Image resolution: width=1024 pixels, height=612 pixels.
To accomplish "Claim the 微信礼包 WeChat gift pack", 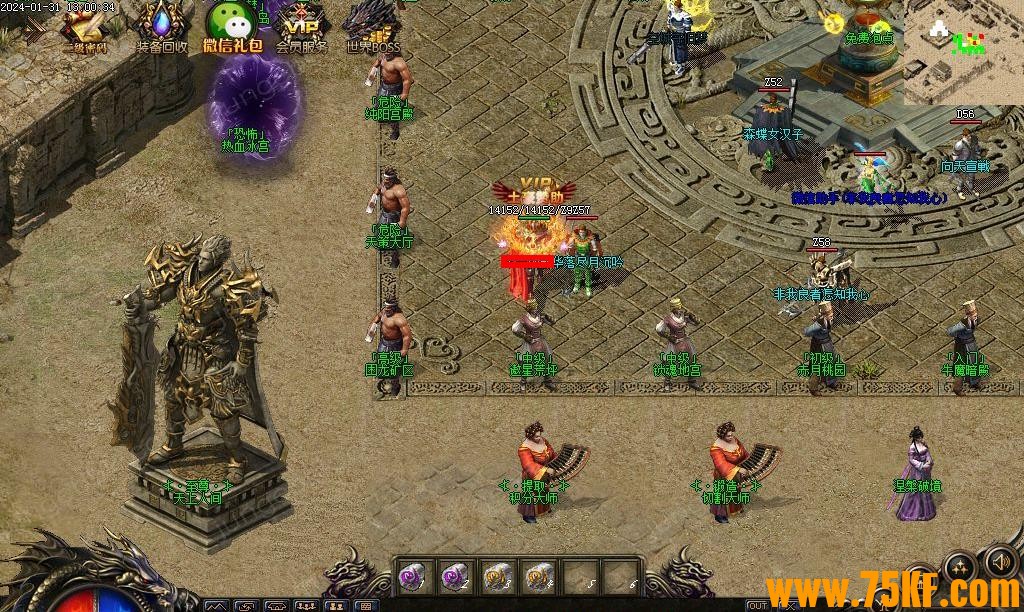I will click(x=232, y=25).
